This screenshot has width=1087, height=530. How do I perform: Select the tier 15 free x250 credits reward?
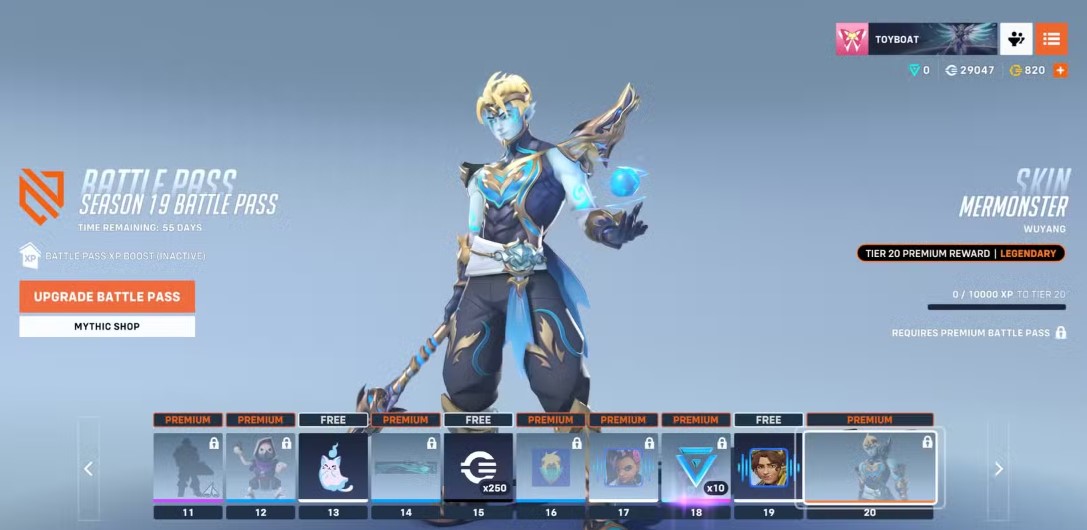478,466
